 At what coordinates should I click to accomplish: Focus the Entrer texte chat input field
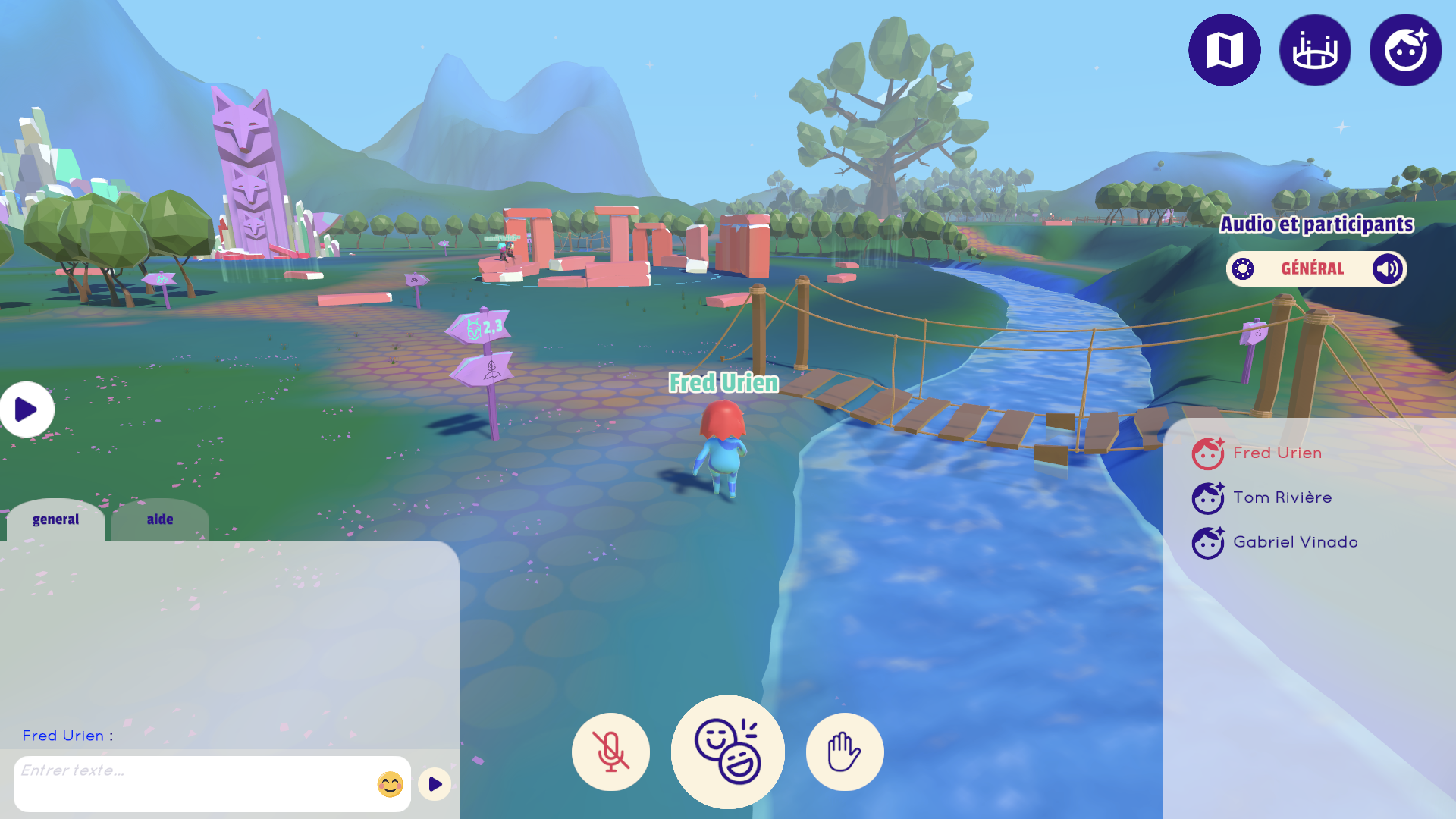click(193, 783)
